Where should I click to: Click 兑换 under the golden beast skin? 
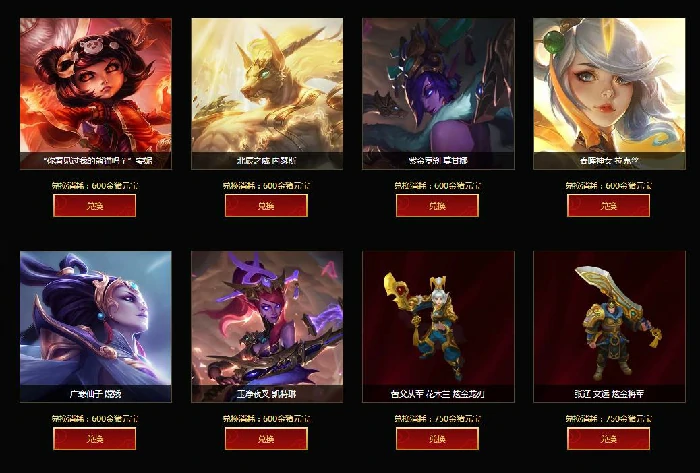[265, 205]
